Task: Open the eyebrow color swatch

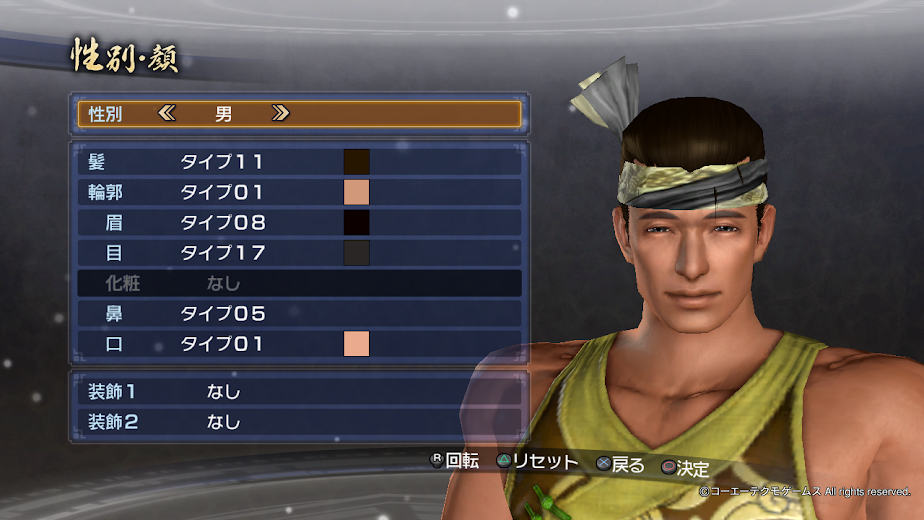Action: [357, 222]
